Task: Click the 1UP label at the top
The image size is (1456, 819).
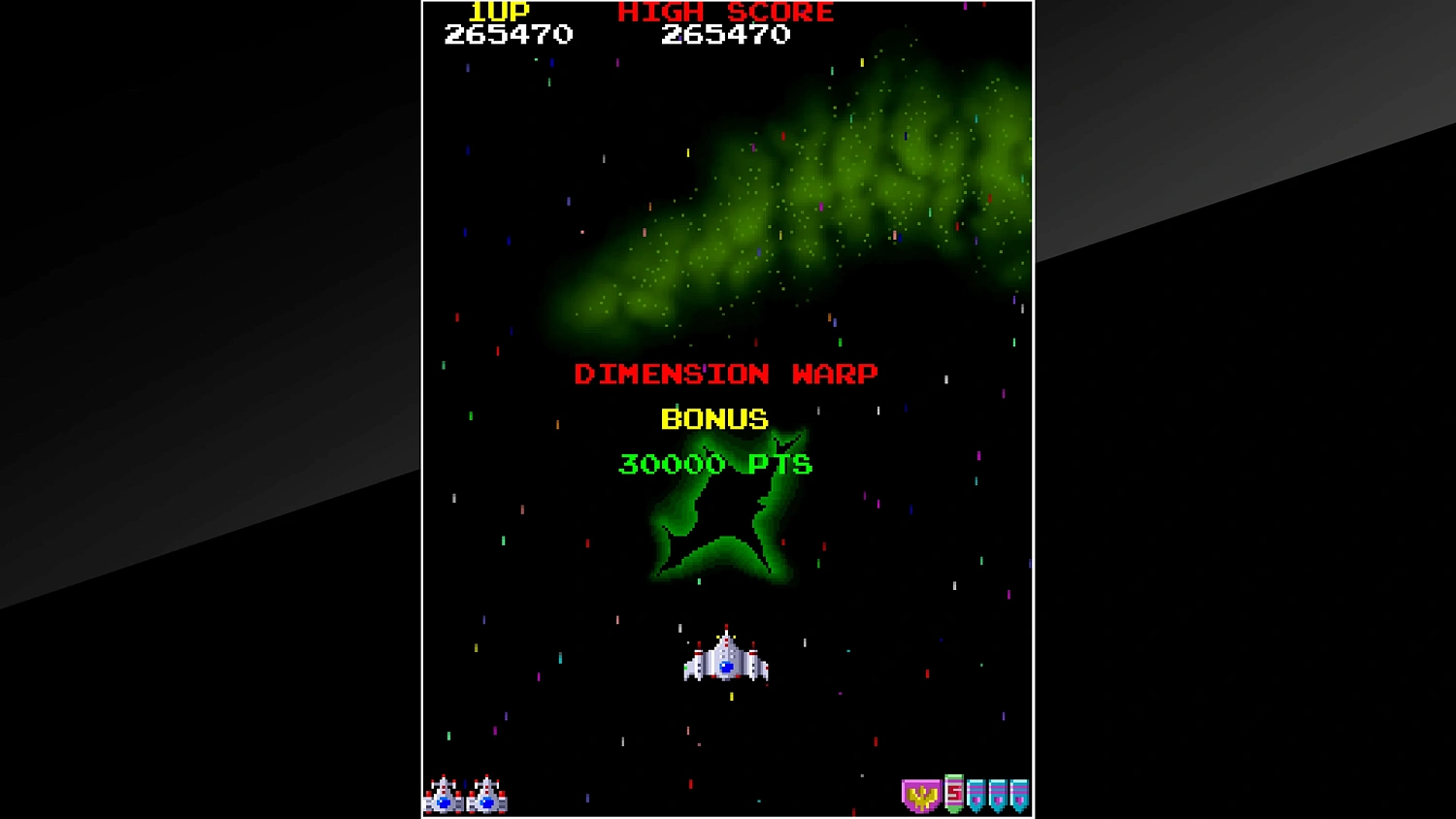Action: pyautogui.click(x=498, y=12)
